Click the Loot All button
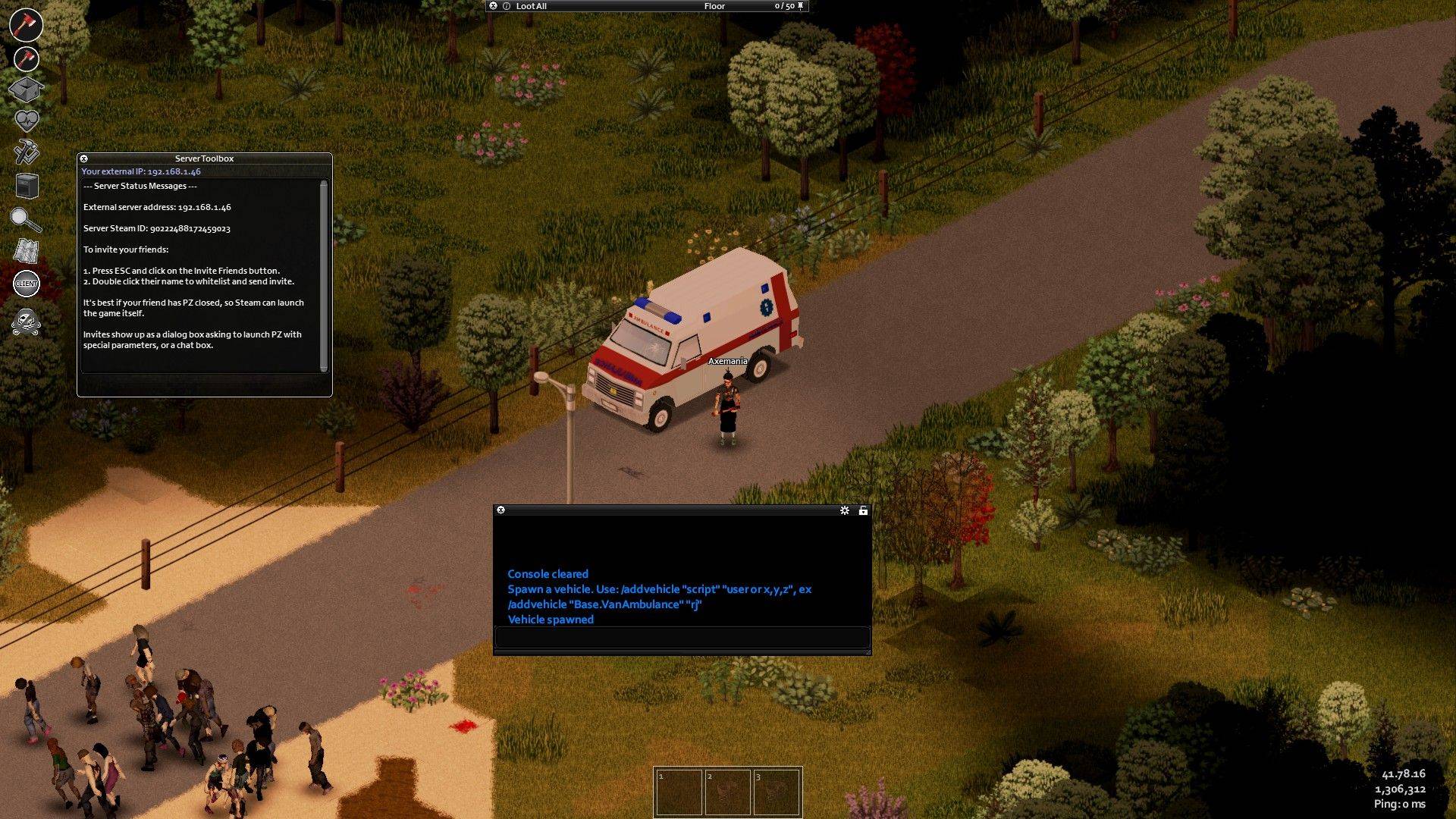The width and height of the screenshot is (1456, 819). [531, 6]
